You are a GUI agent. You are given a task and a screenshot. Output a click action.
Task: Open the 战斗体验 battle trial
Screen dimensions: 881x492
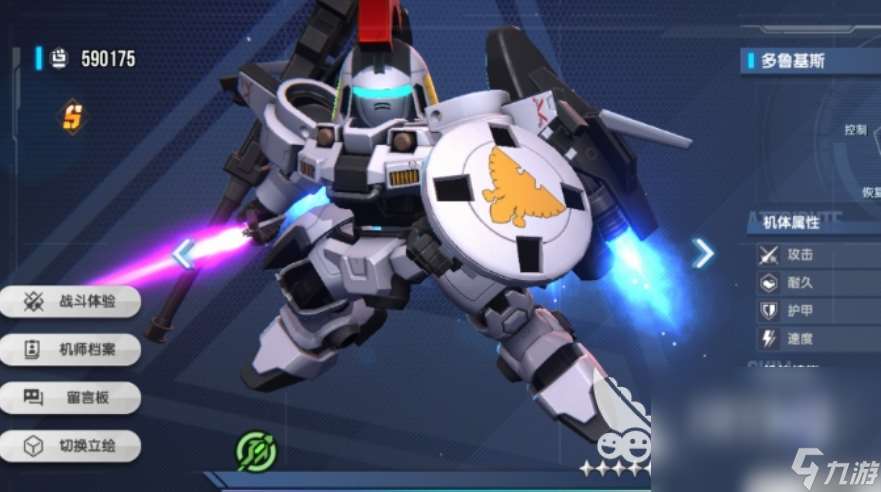pos(68,301)
